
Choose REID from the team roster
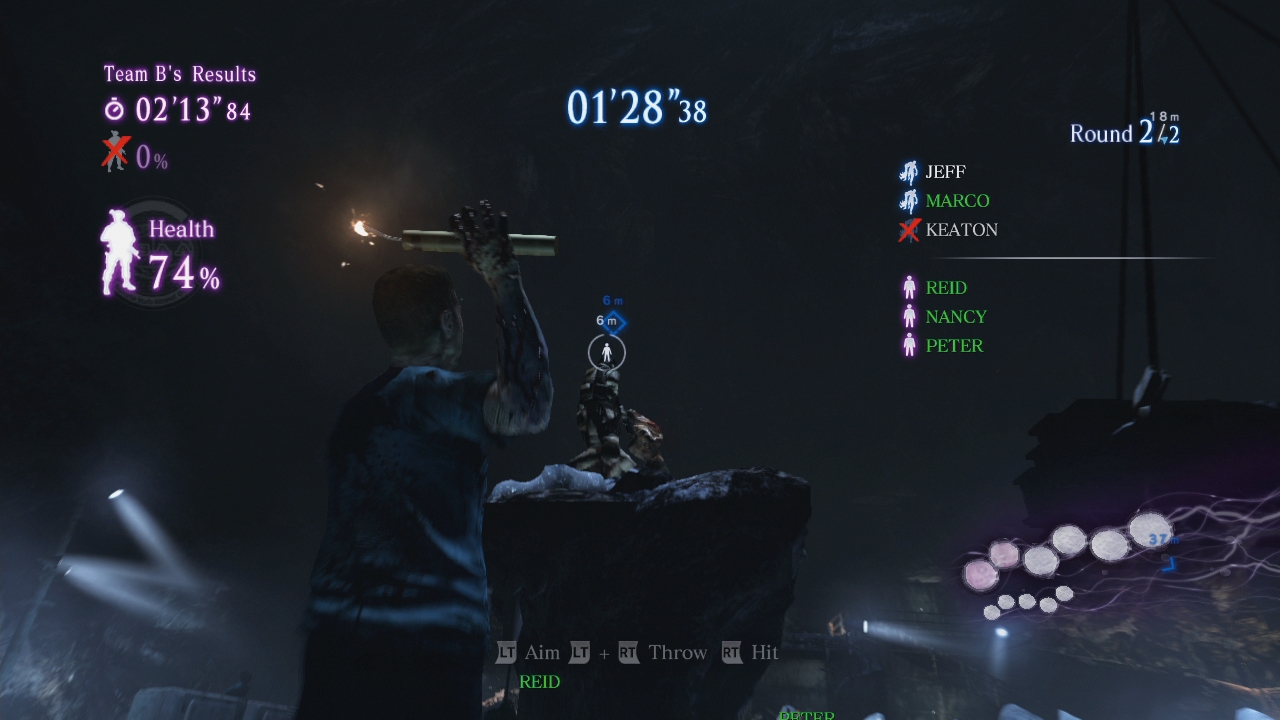point(945,288)
